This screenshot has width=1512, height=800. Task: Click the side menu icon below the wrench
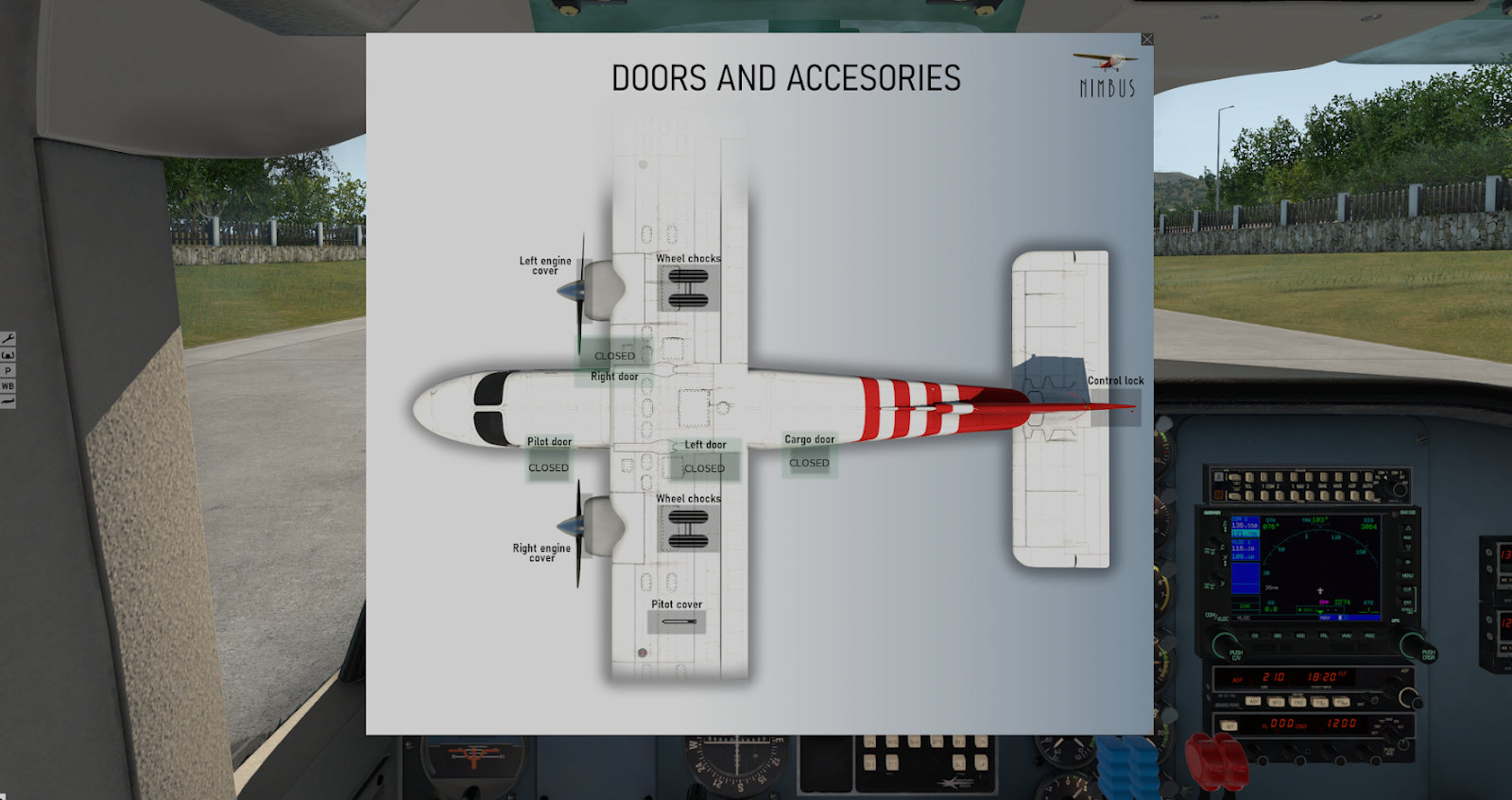click(8, 354)
